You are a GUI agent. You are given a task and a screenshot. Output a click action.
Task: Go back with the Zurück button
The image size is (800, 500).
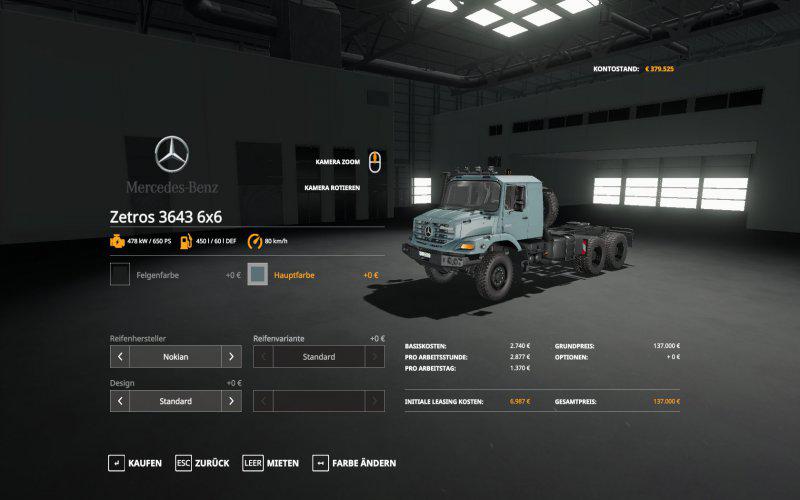[x=203, y=463]
